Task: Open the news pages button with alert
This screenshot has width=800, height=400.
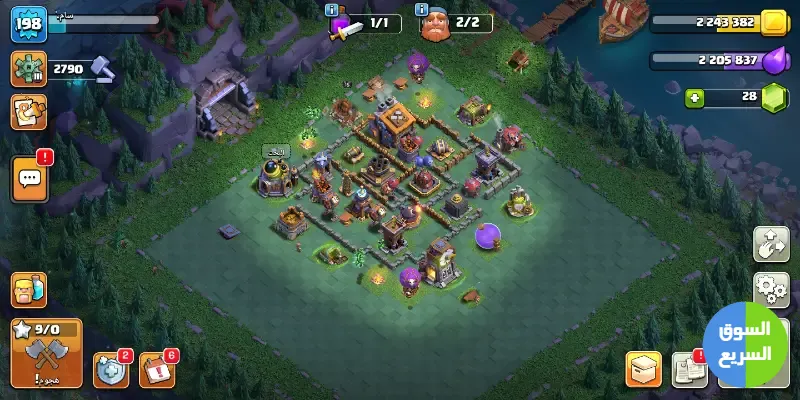Action: pyautogui.click(x=688, y=370)
